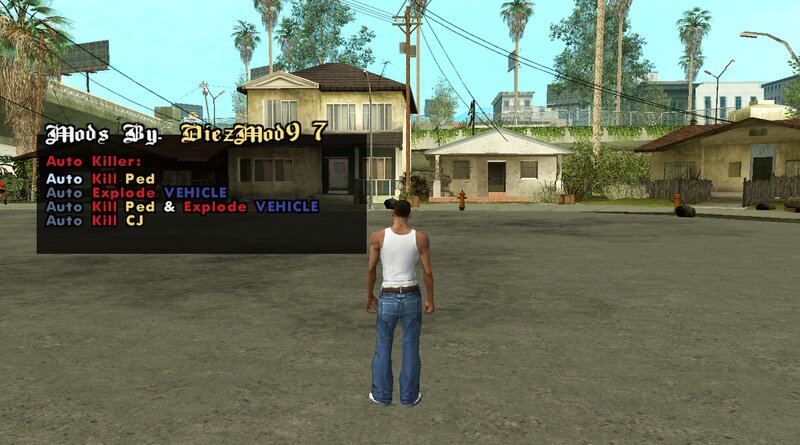Pick the "Auto Kill CJ" menu entry
The height and width of the screenshot is (445, 800).
95,220
